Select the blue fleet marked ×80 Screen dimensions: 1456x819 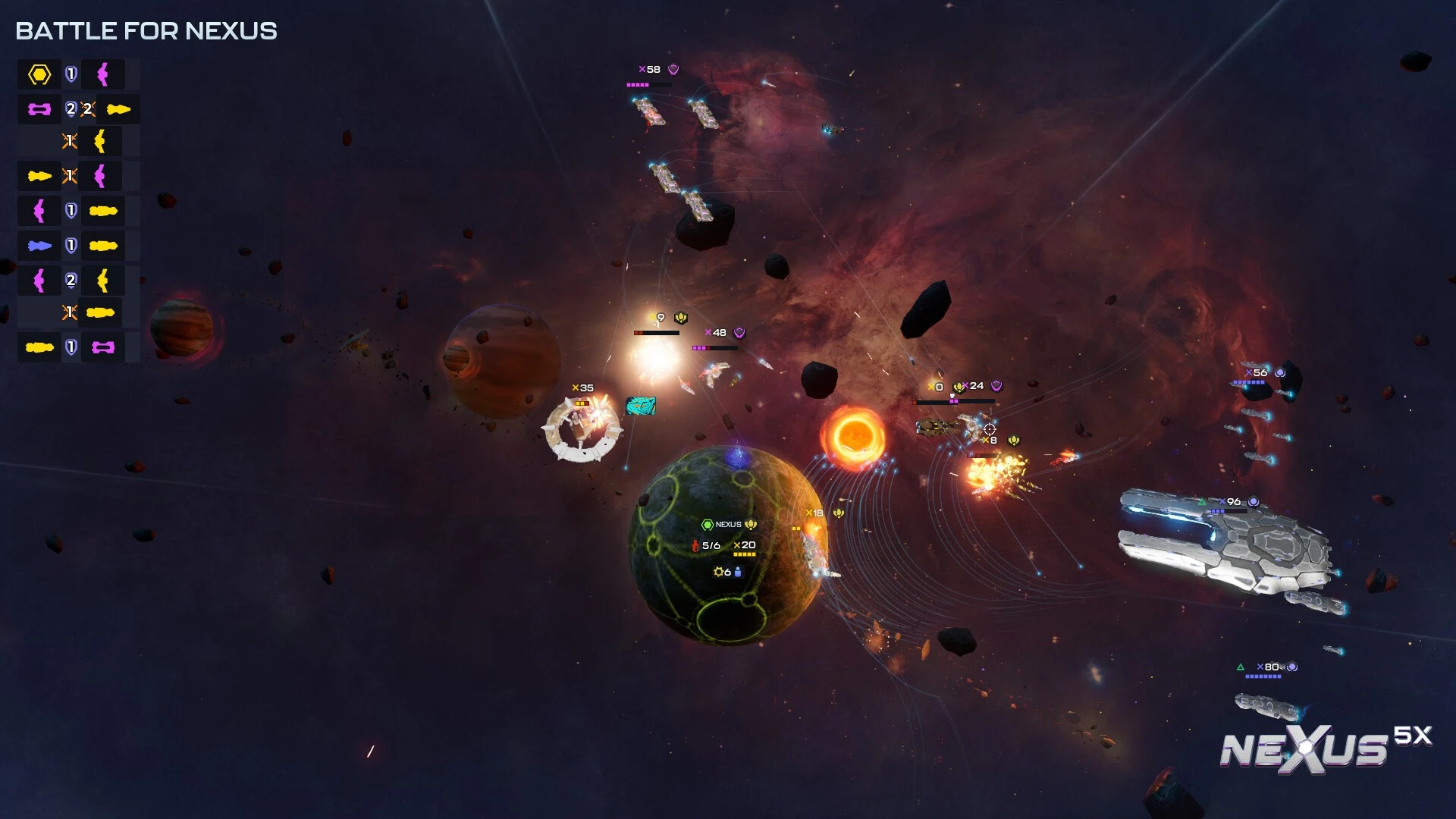(x=1271, y=667)
